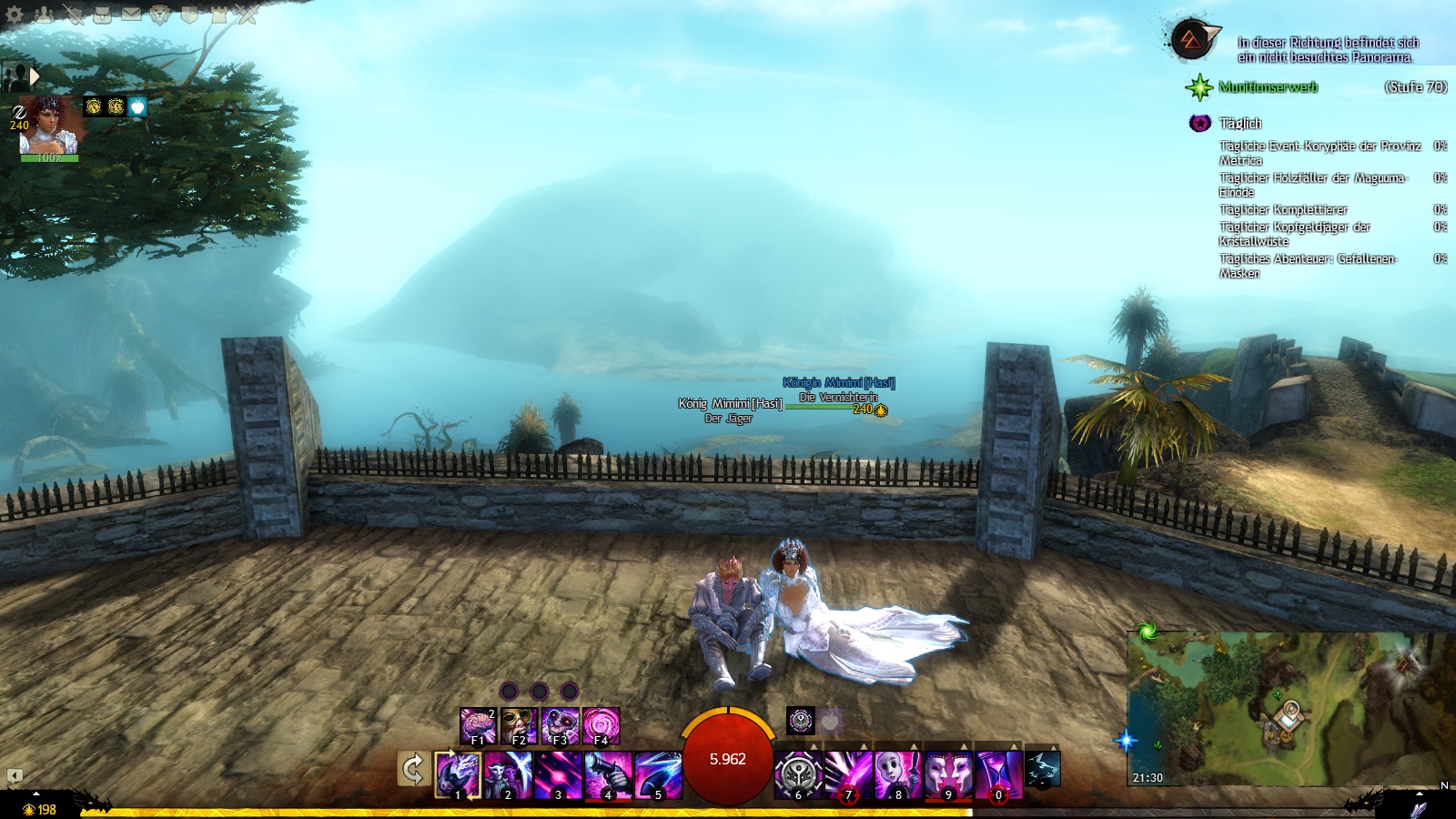Click the weapon swap arrow button
The height and width of the screenshot is (819, 1456).
[x=413, y=770]
